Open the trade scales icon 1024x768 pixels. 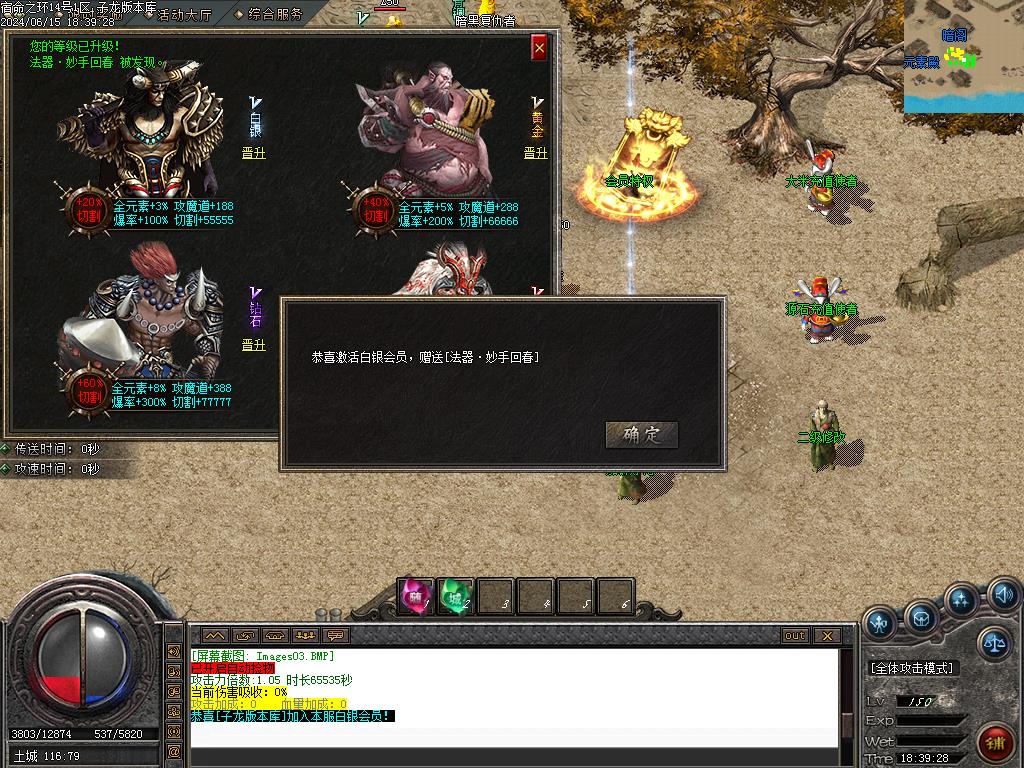994,643
